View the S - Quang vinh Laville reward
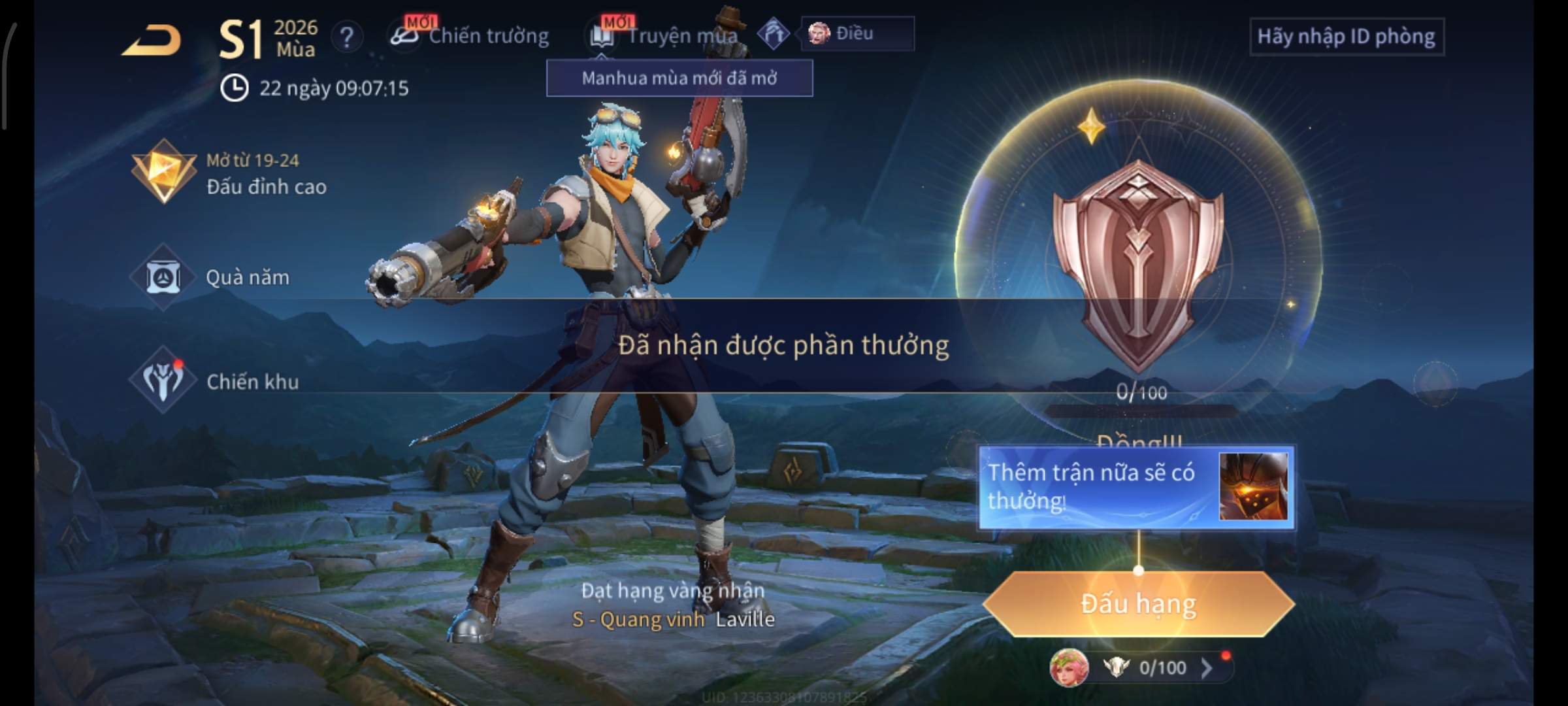The width and height of the screenshot is (1568, 706). [x=673, y=618]
